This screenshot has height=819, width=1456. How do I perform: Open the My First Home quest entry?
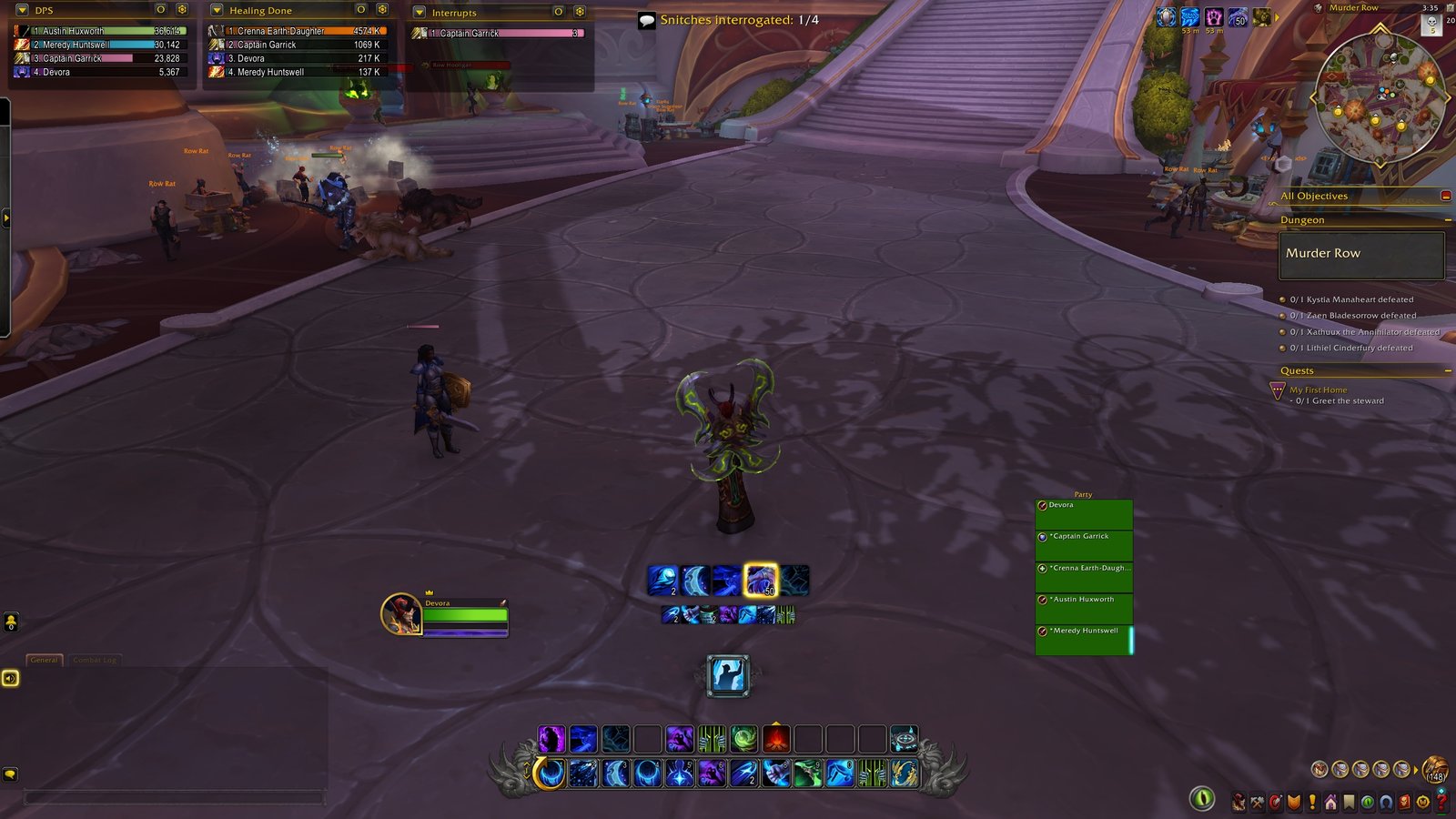[1318, 389]
